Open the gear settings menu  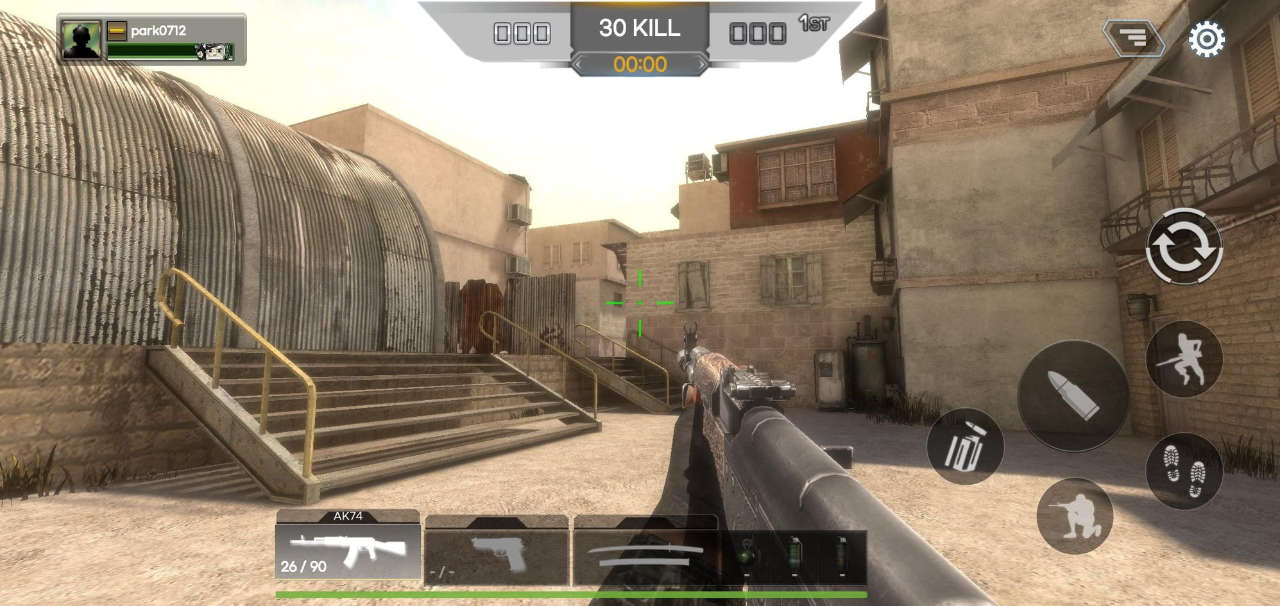[x=1206, y=39]
